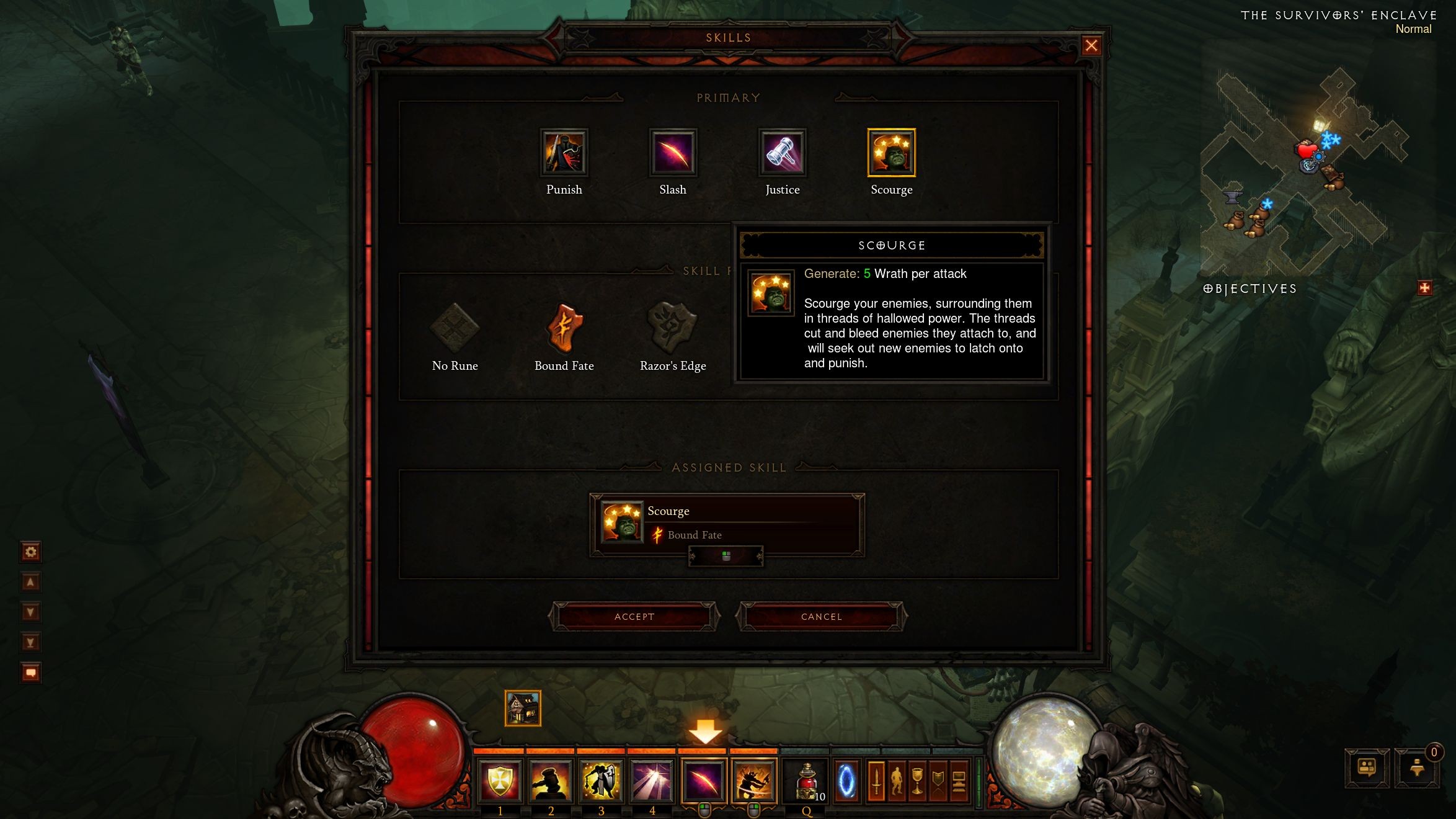The height and width of the screenshot is (819, 1456).
Task: Cancel the skill changes
Action: coord(821,616)
